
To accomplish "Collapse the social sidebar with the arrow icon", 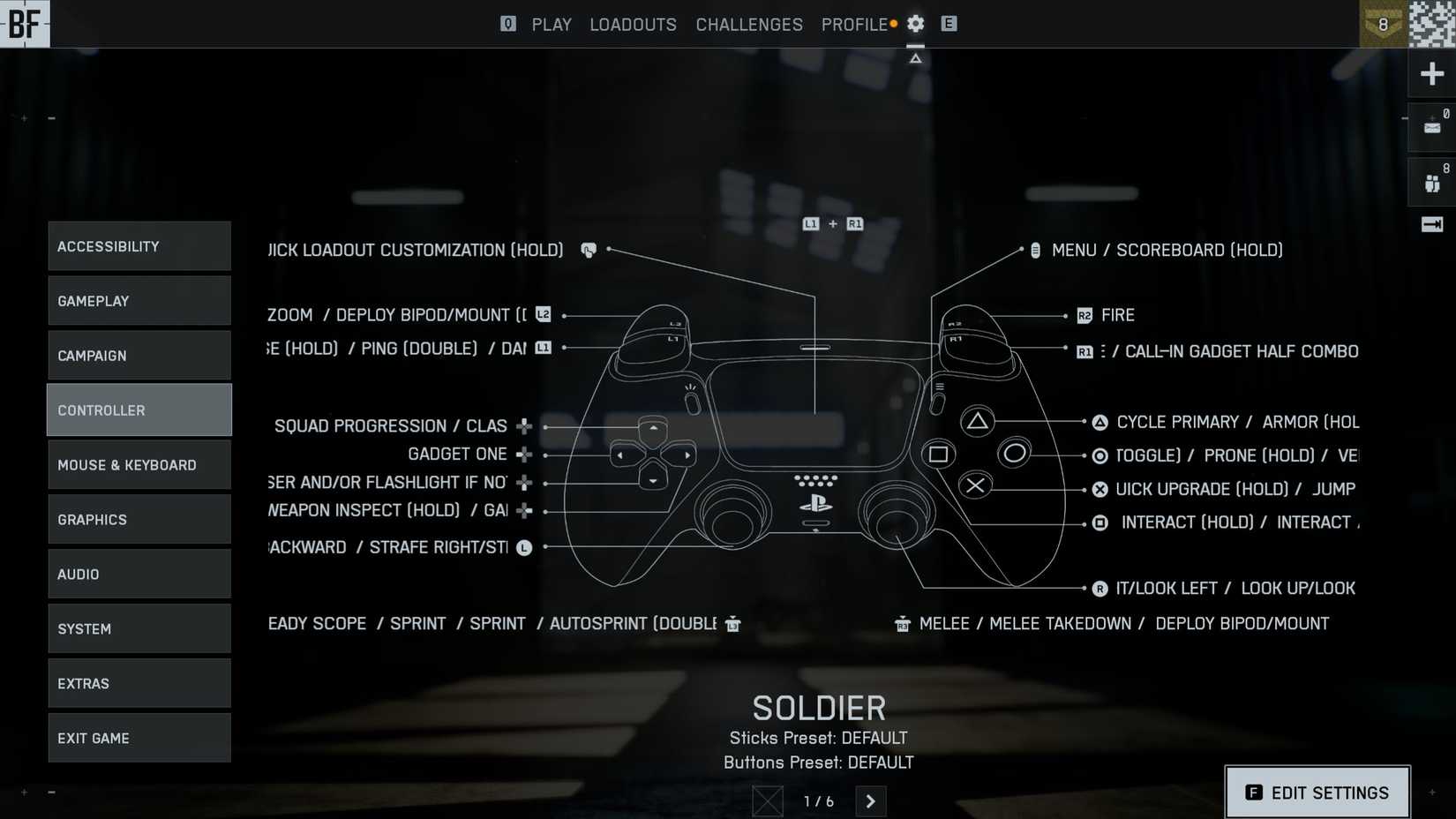I will 1431,224.
